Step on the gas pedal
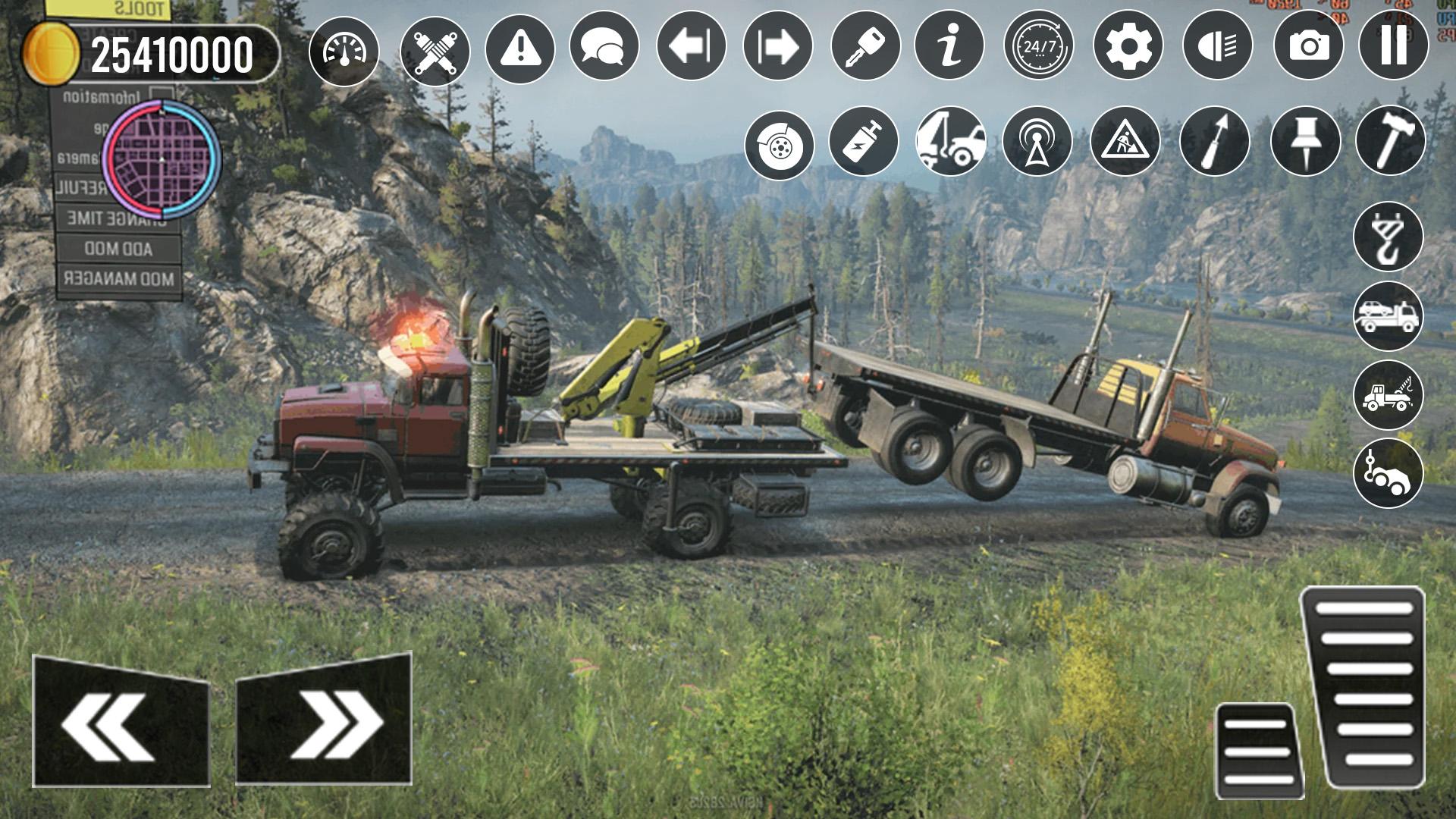The image size is (1456, 819). 1364,686
